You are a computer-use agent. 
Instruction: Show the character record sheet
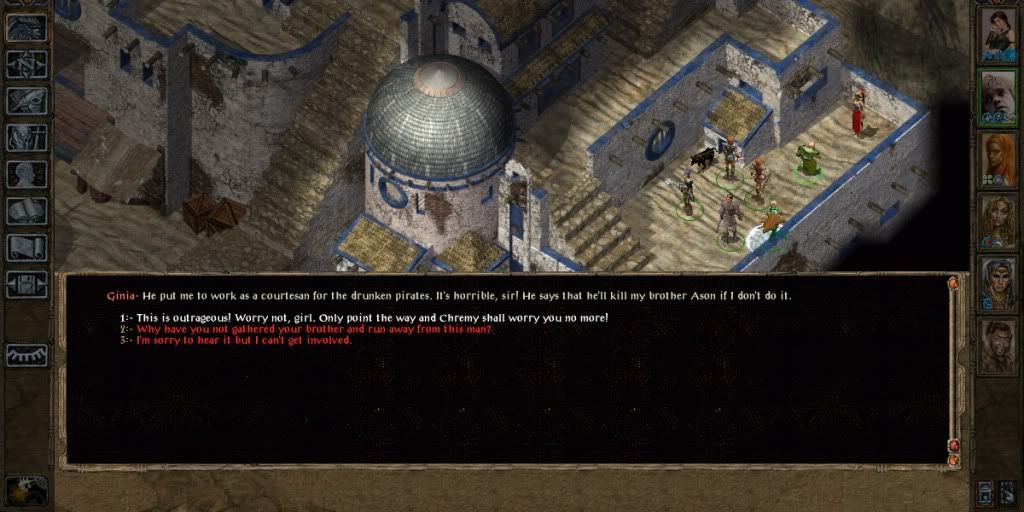(27, 174)
